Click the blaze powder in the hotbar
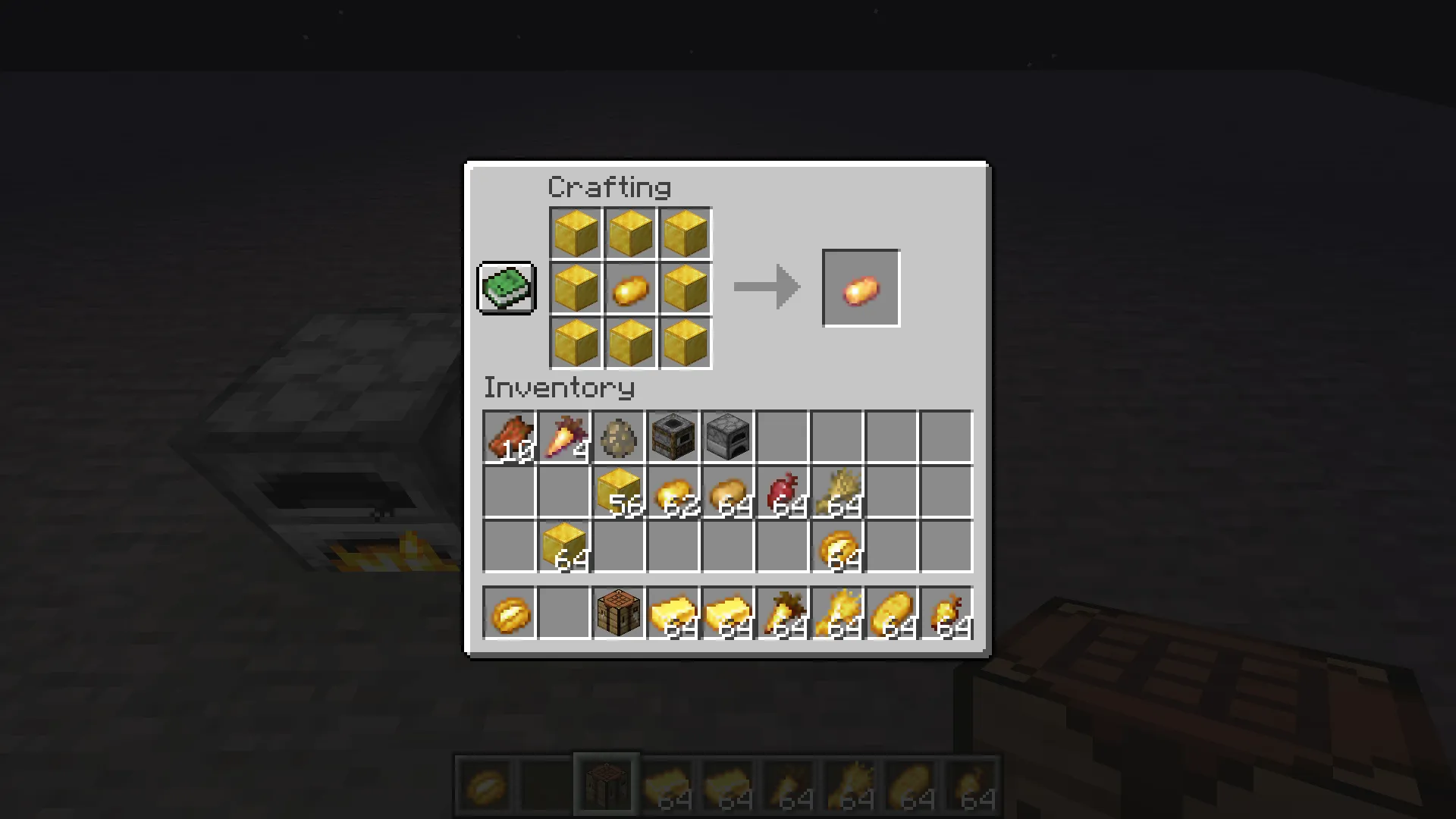This screenshot has height=819, width=1456. (836, 613)
